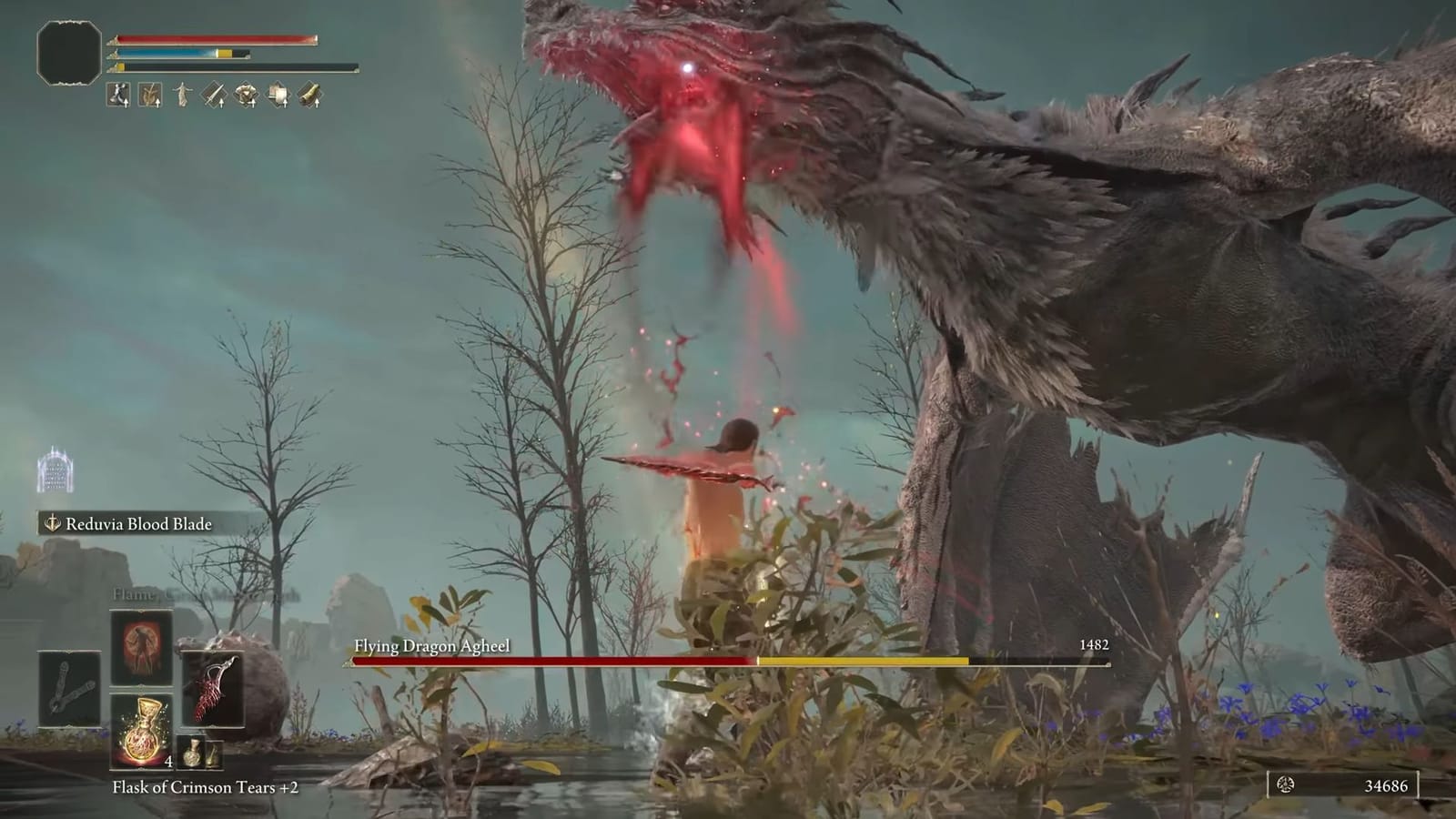Click the armor icon in the quick access row
Screen dimensions: 1456x819
246,95
